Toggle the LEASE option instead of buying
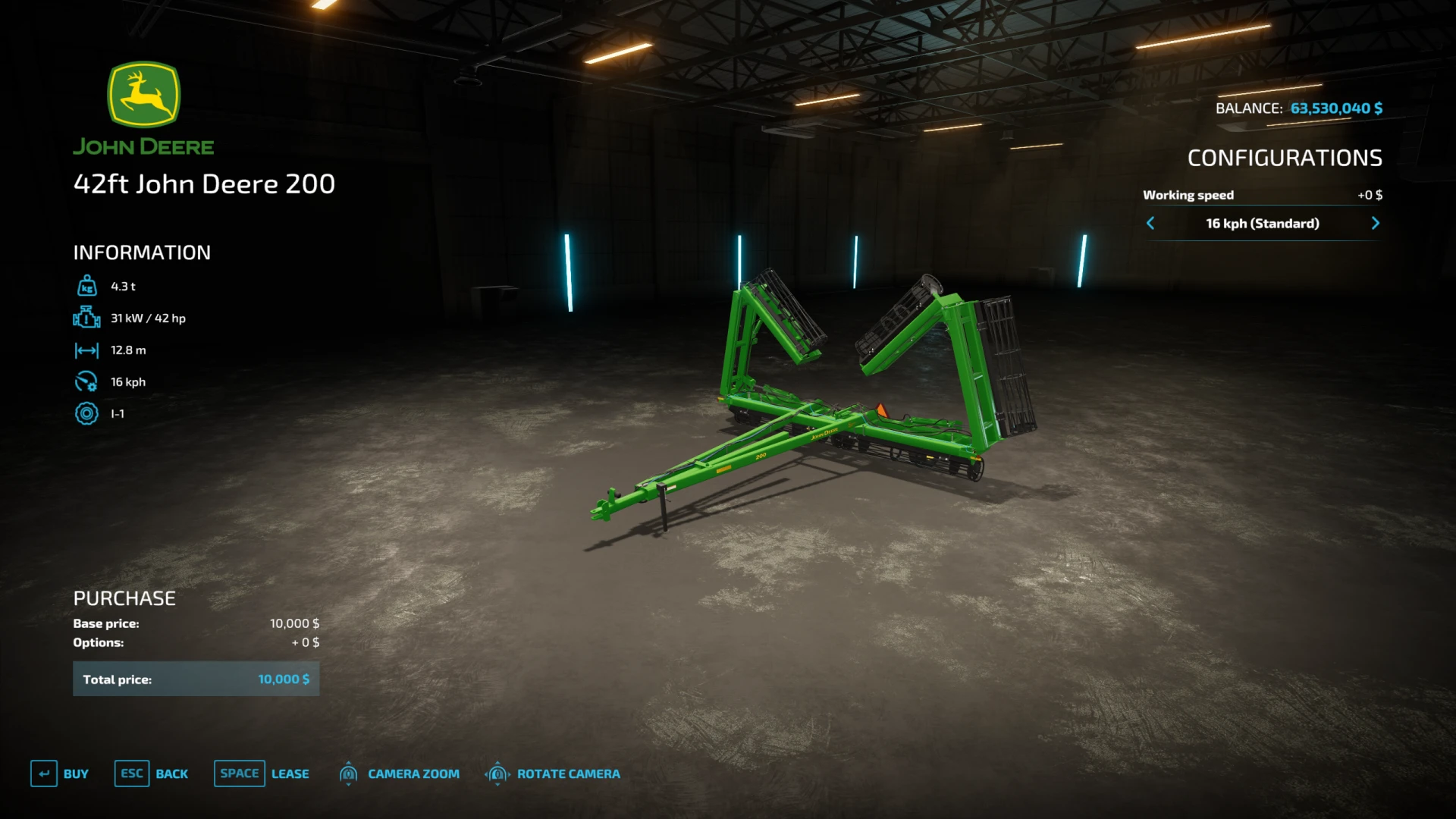 point(290,773)
